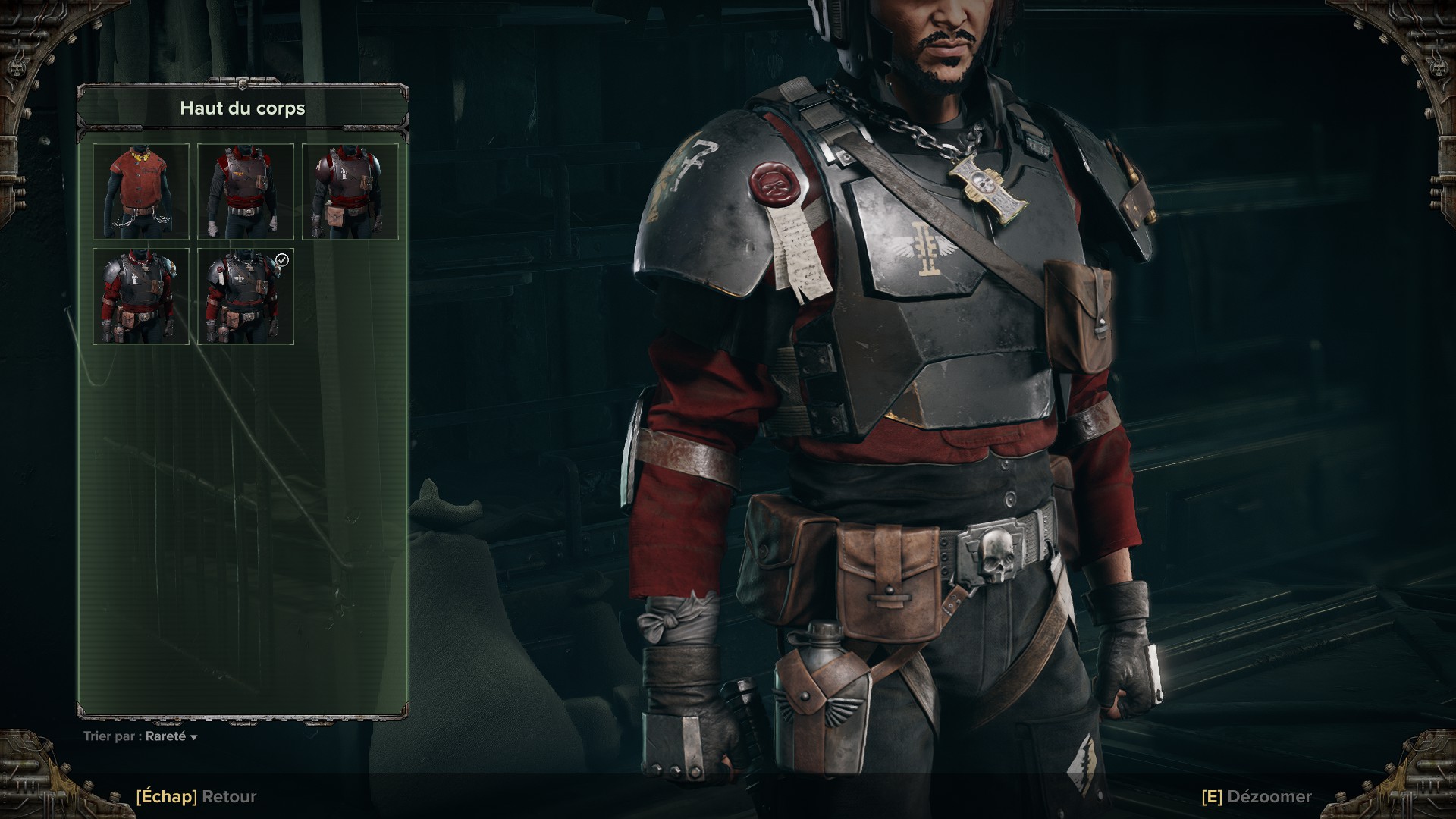Image resolution: width=1456 pixels, height=819 pixels.
Task: Click the Dézoomer zoom-out button
Action: pyautogui.click(x=1257, y=797)
